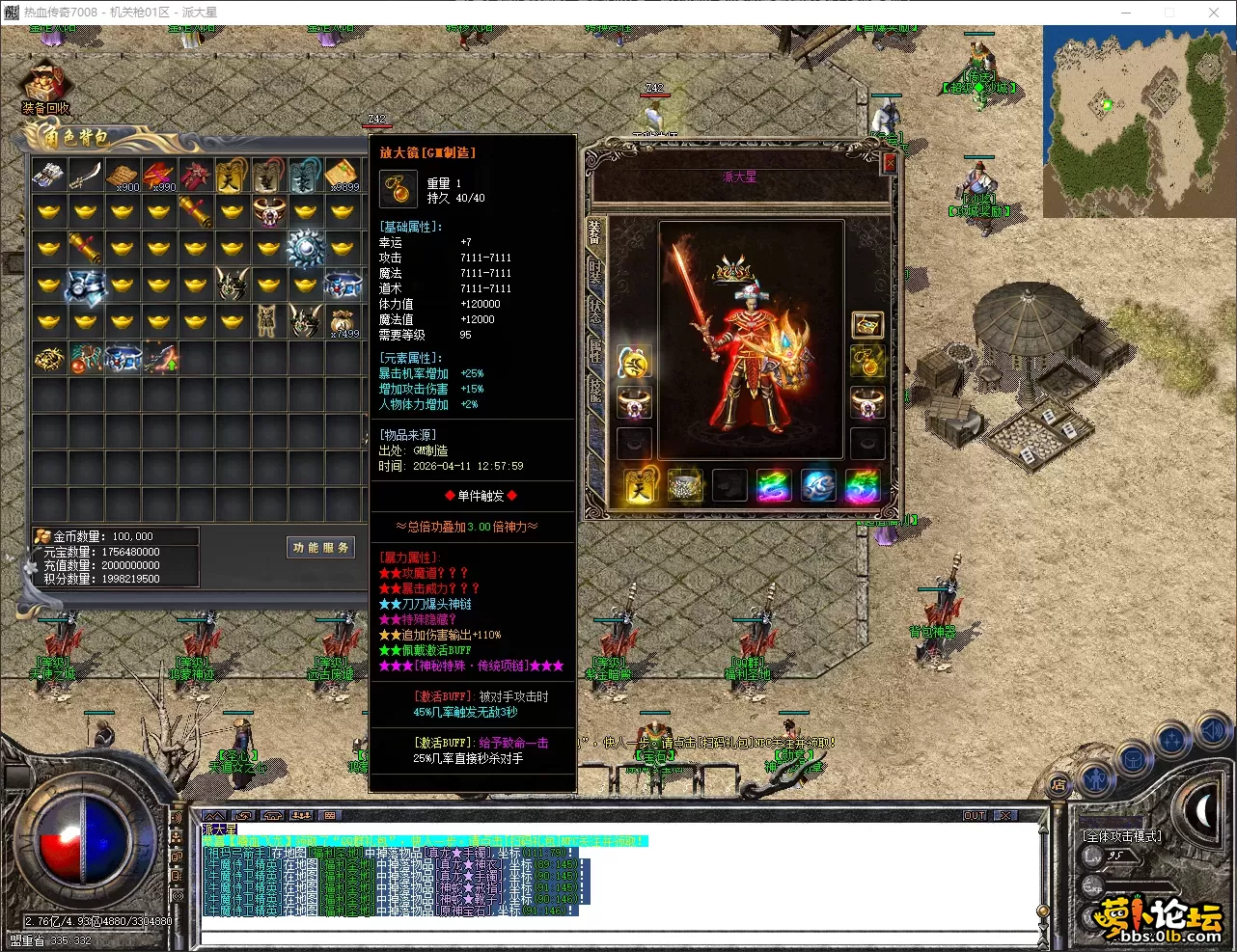Select the sword with green upgrade arrow

coord(159,358)
